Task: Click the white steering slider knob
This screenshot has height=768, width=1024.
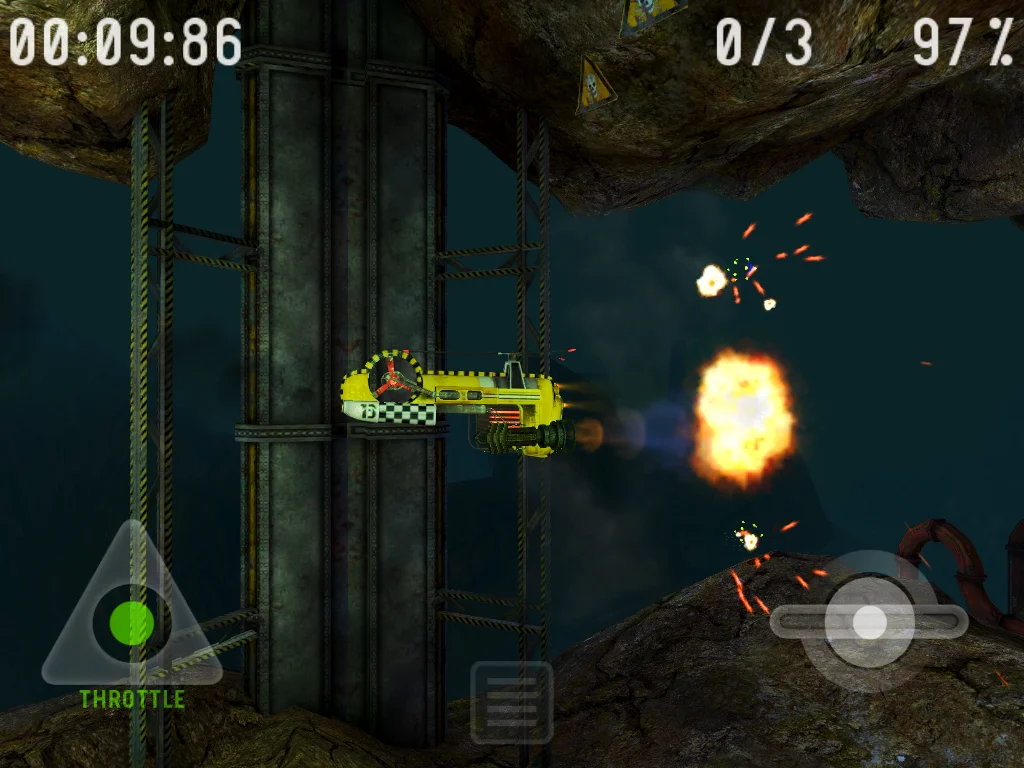Action: (869, 622)
